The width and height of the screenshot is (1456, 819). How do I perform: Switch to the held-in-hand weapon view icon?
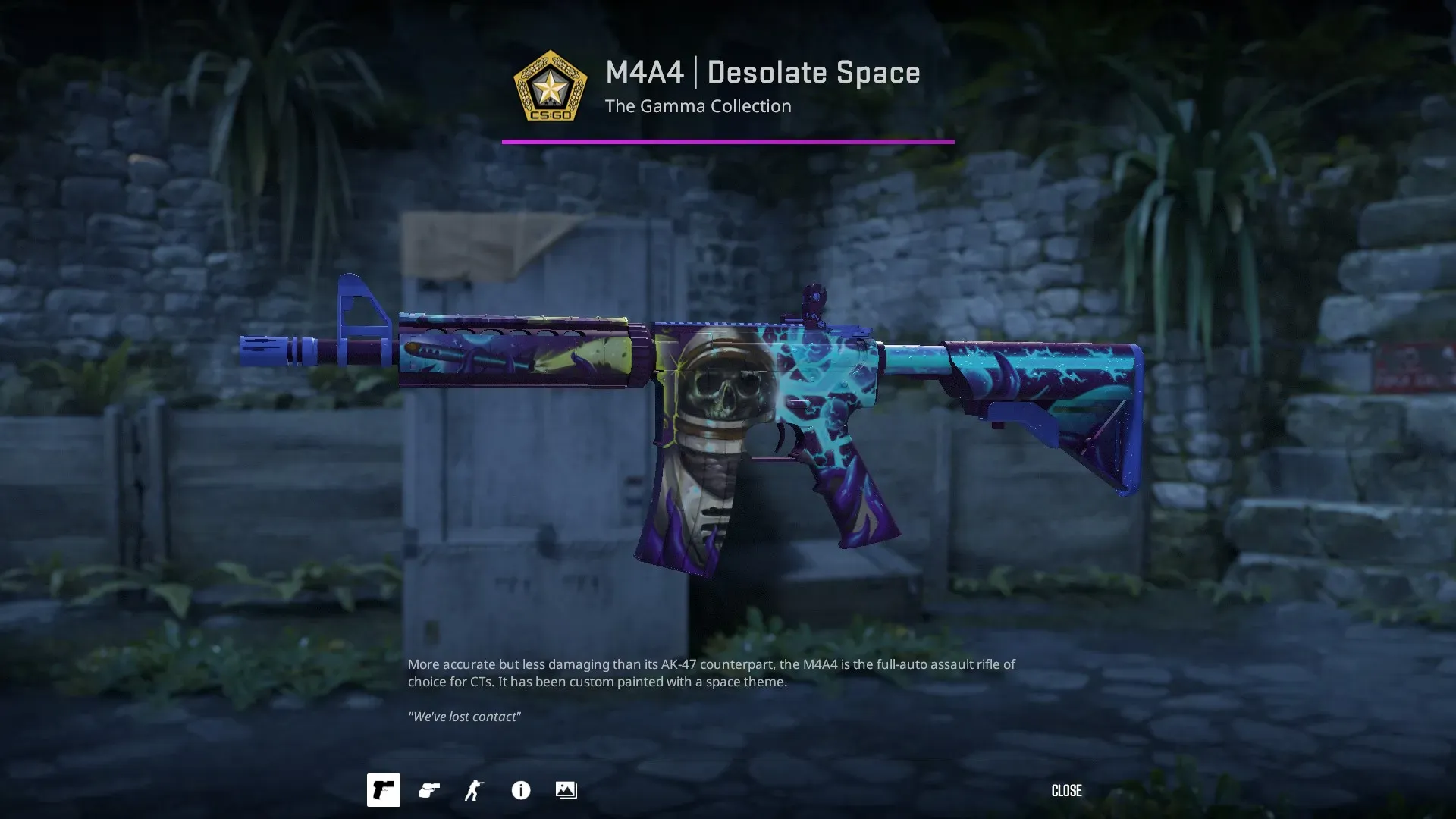click(x=428, y=790)
